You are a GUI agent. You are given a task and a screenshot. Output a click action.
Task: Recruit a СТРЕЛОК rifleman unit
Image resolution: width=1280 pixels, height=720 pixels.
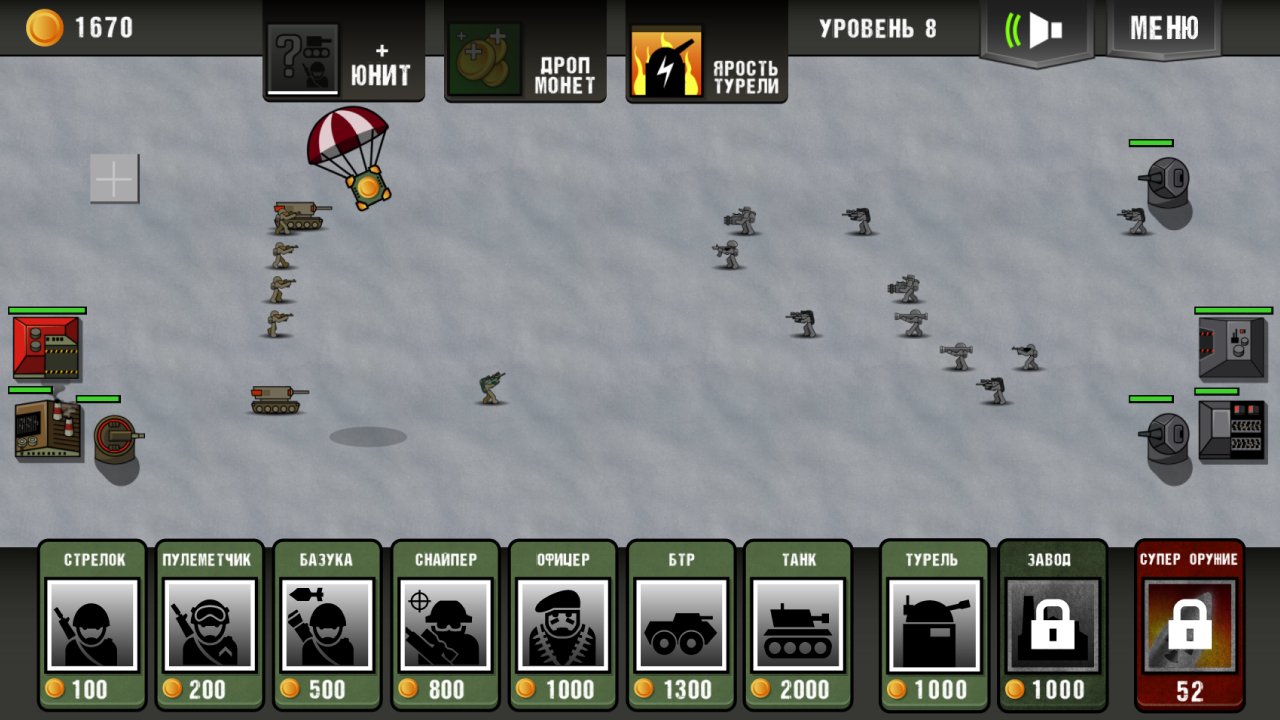click(91, 625)
